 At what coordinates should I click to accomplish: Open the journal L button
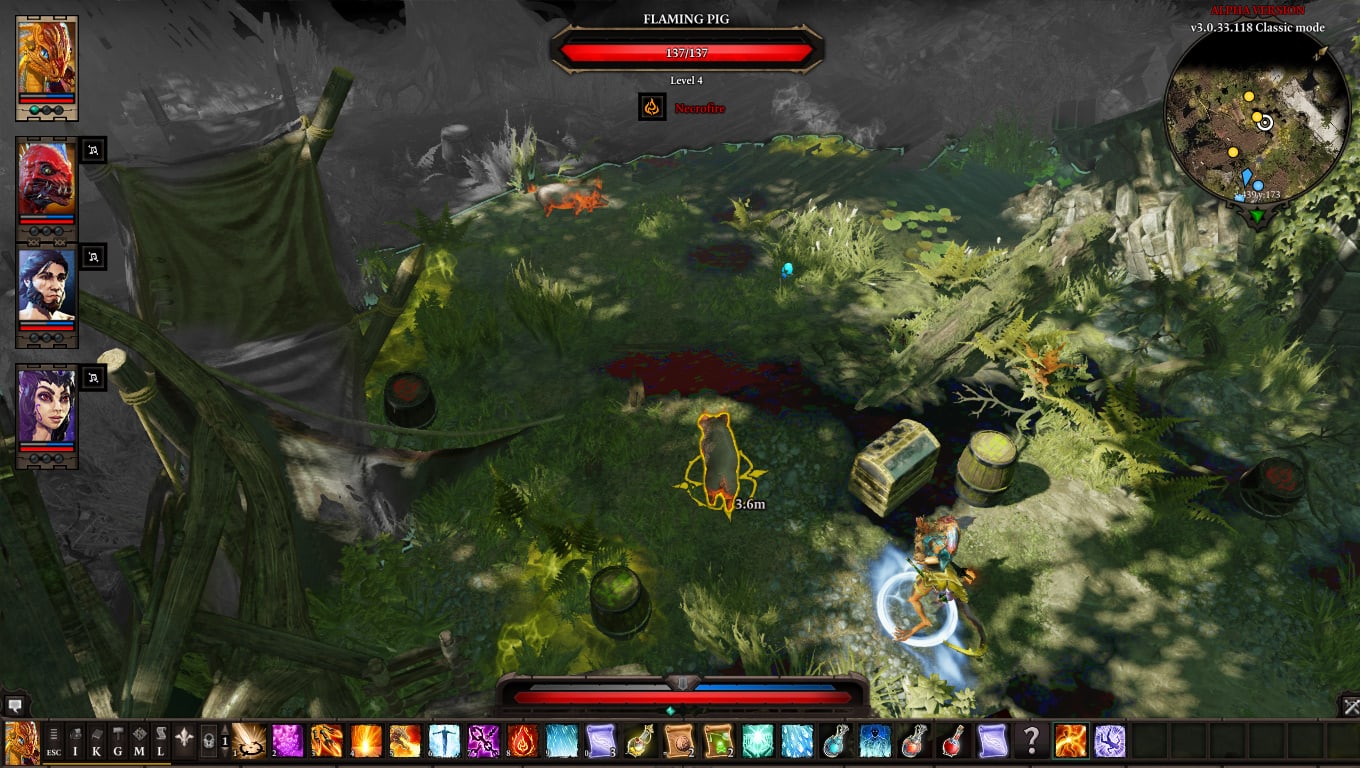pyautogui.click(x=160, y=741)
